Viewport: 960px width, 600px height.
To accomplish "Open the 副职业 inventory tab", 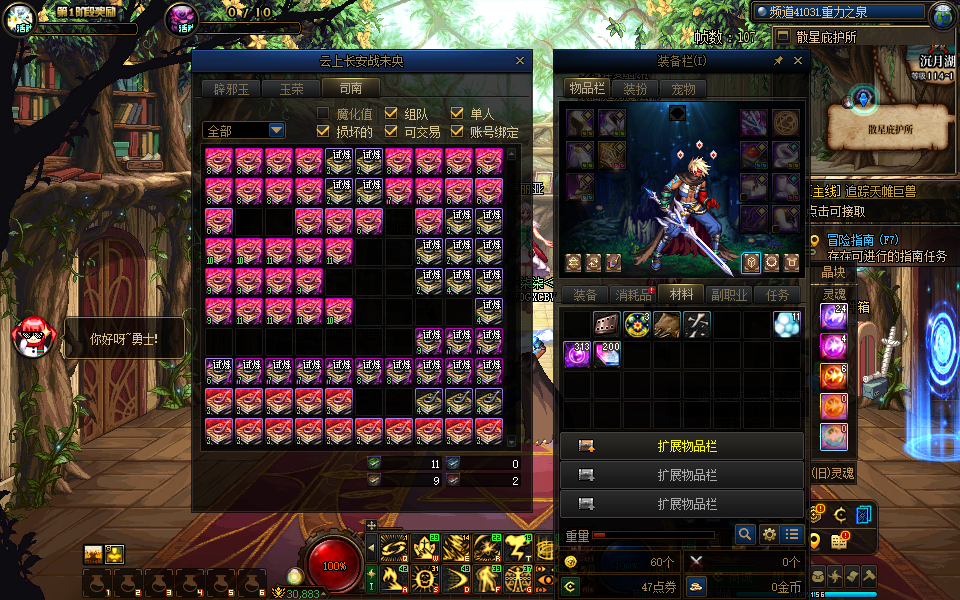I will [730, 295].
